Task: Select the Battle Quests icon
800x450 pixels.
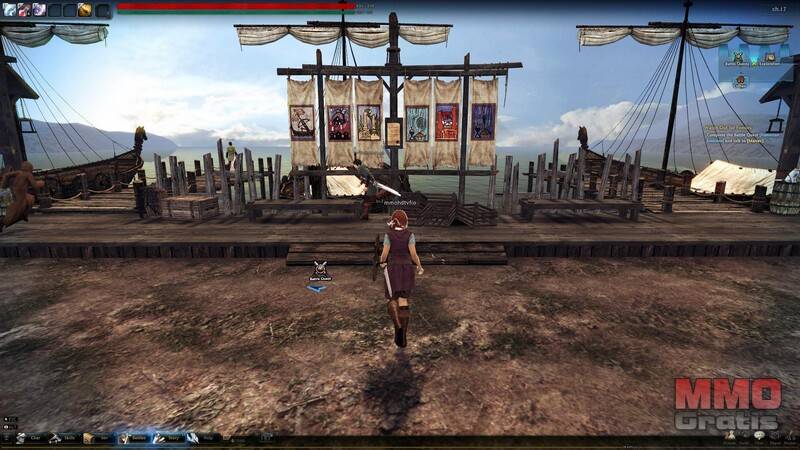Action: tap(738, 57)
